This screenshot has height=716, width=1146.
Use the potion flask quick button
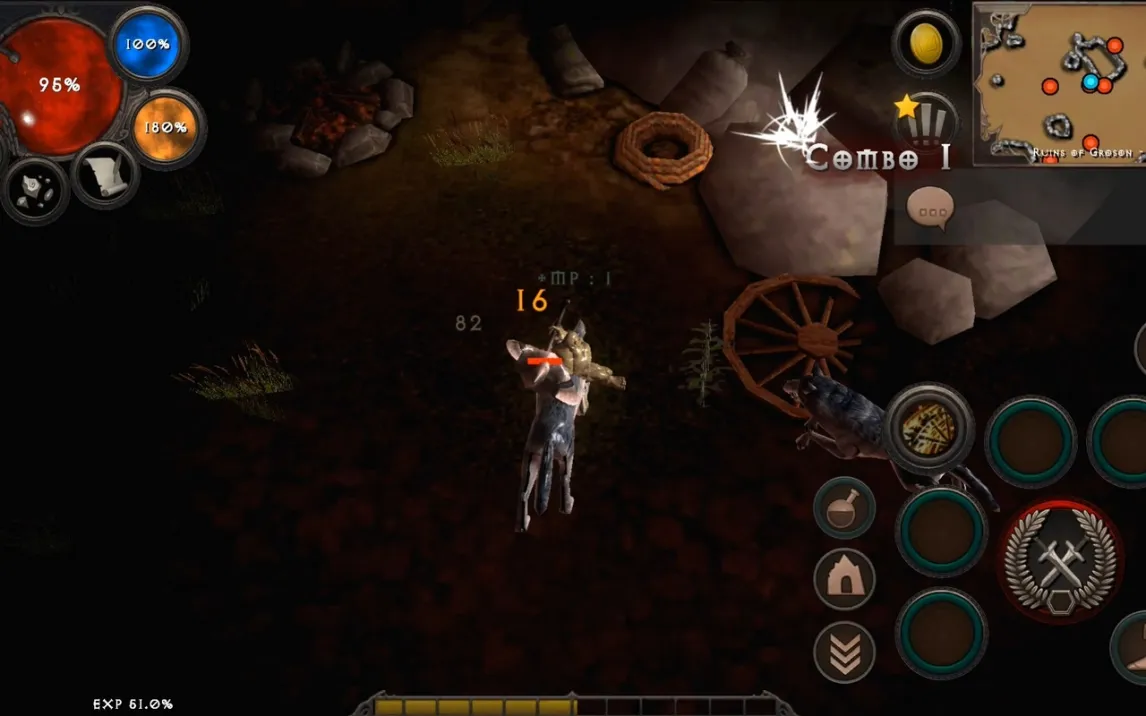tap(844, 508)
